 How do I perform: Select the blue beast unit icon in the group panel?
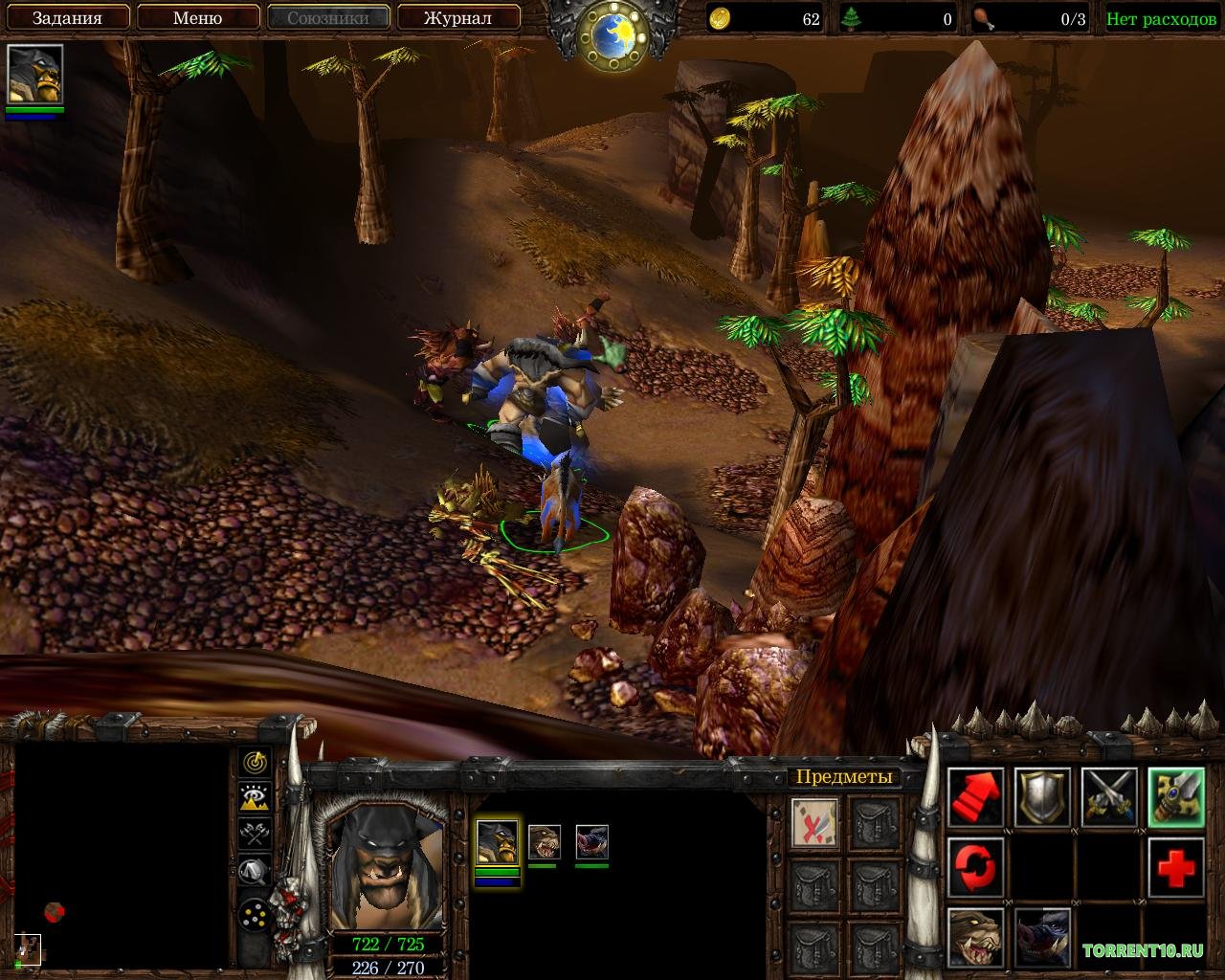point(591,842)
